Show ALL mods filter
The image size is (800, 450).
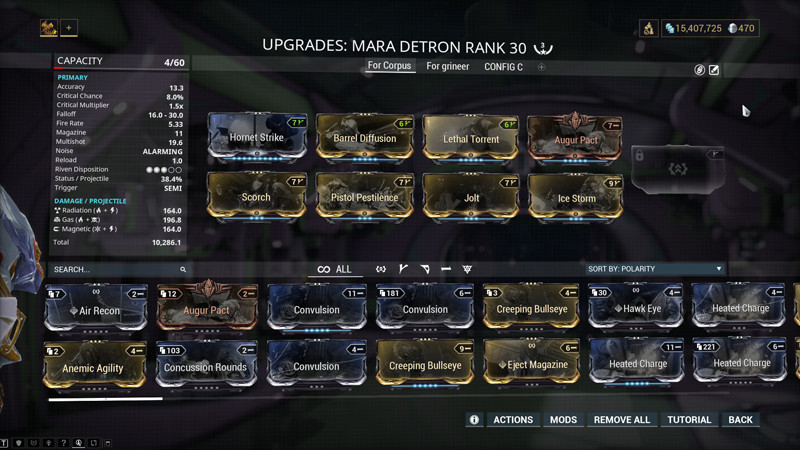335,269
